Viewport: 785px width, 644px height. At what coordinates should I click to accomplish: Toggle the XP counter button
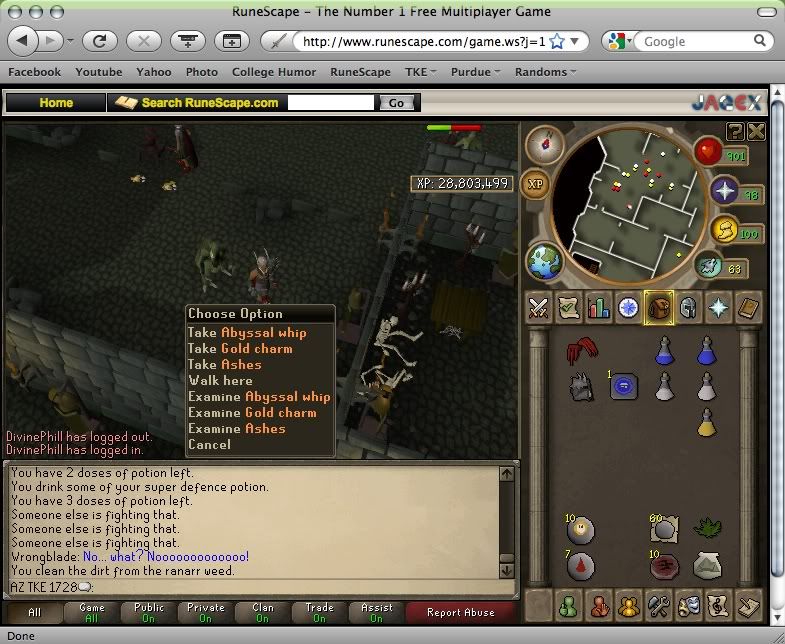[537, 185]
